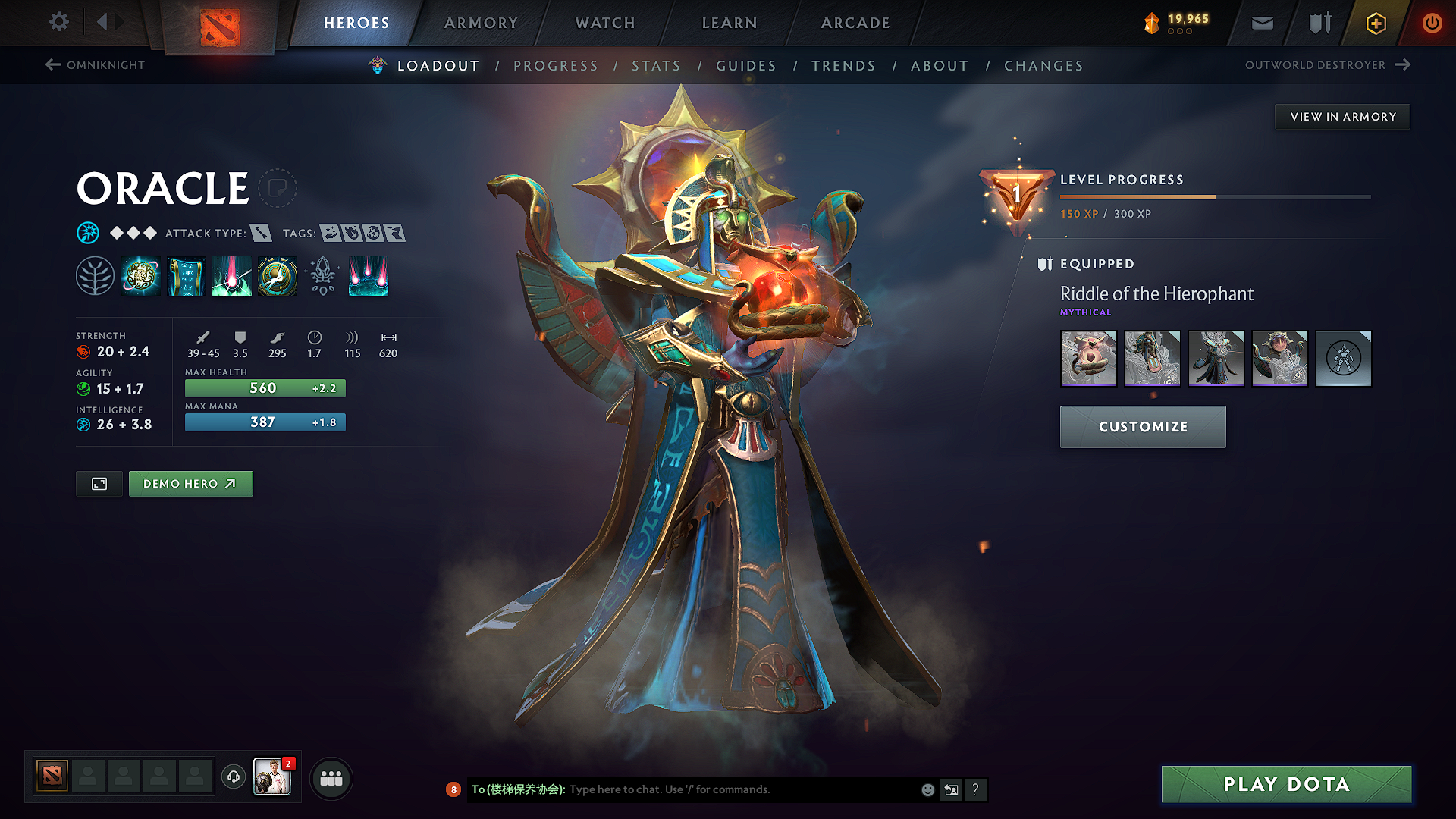This screenshot has width=1456, height=819.
Task: Open the Changes section
Action: click(1043, 66)
